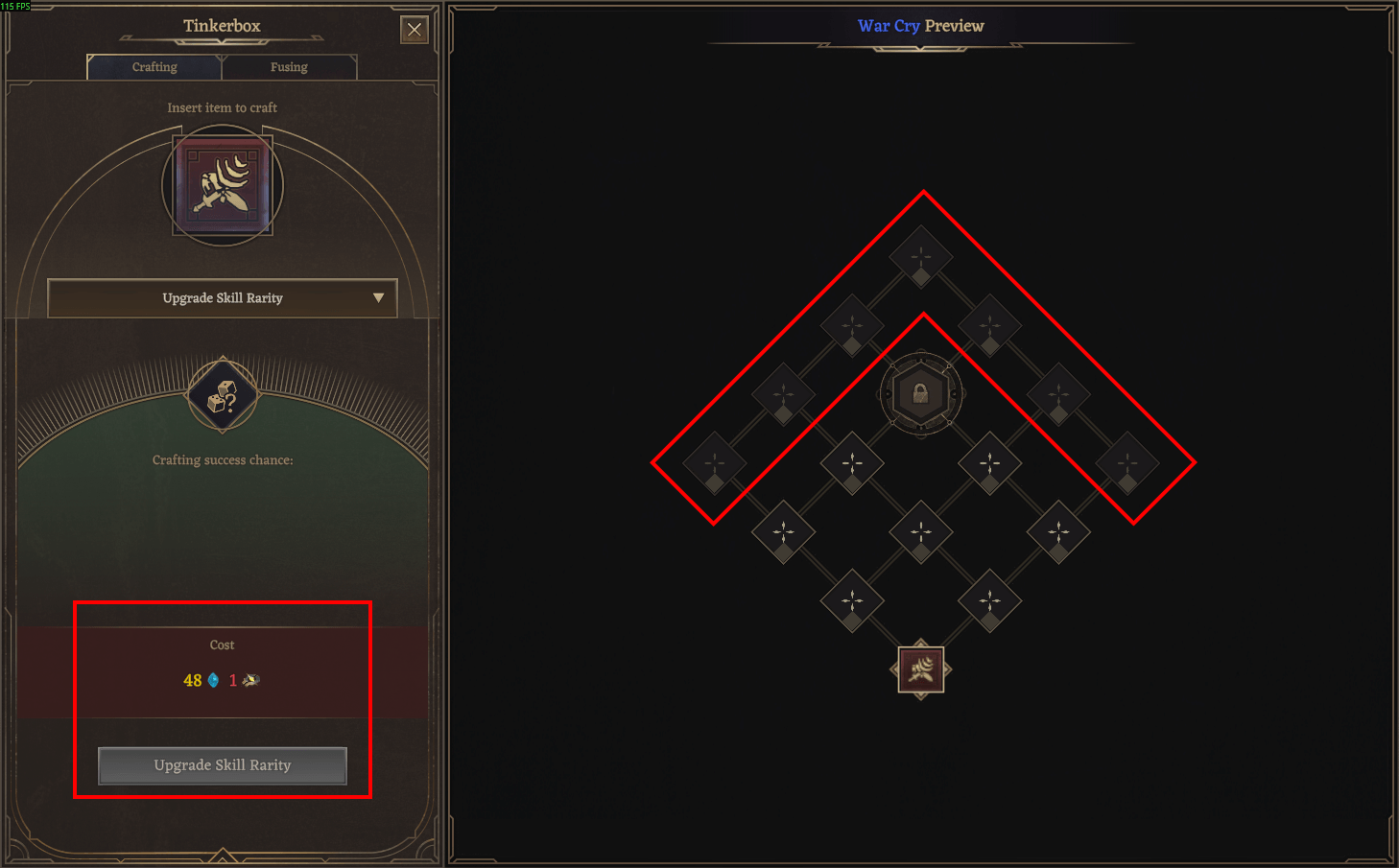
Task: Select the rightmost diamond node in the preview
Action: click(1128, 463)
